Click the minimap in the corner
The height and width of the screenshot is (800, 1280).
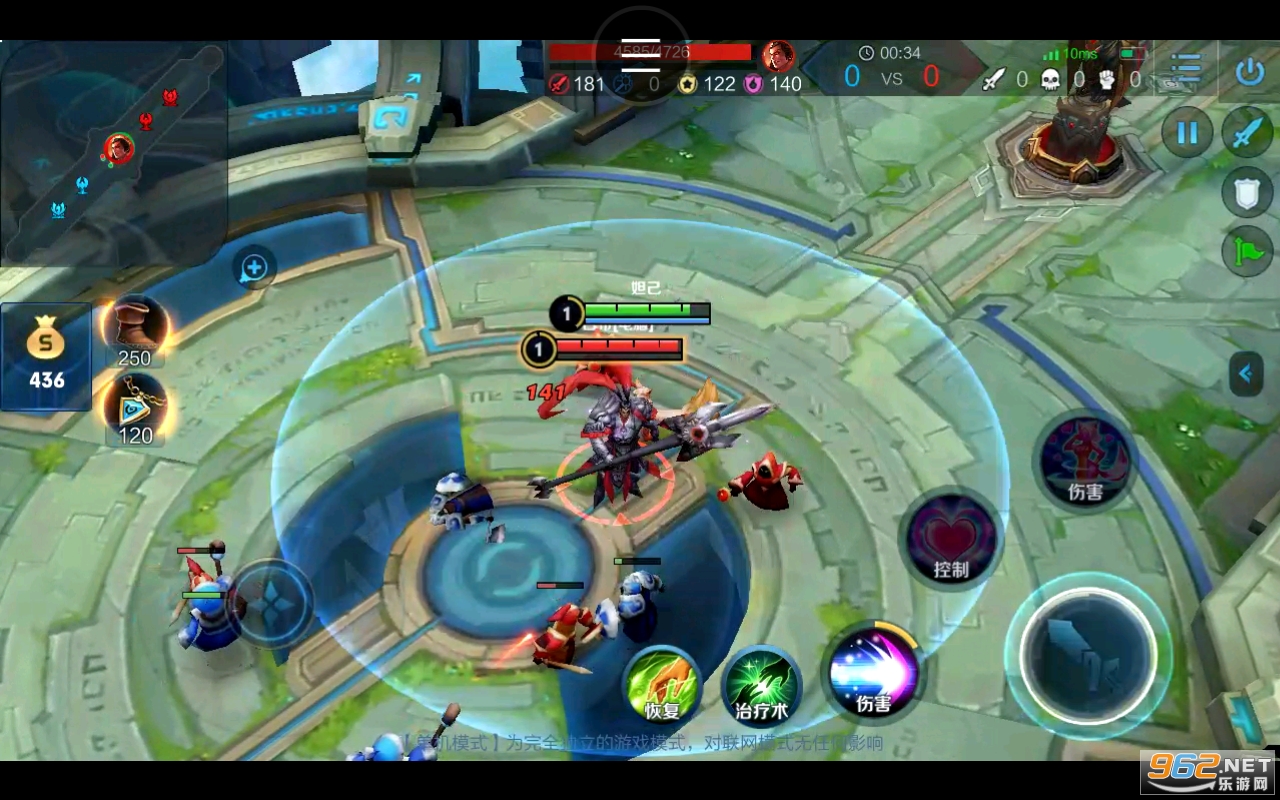(x=112, y=152)
